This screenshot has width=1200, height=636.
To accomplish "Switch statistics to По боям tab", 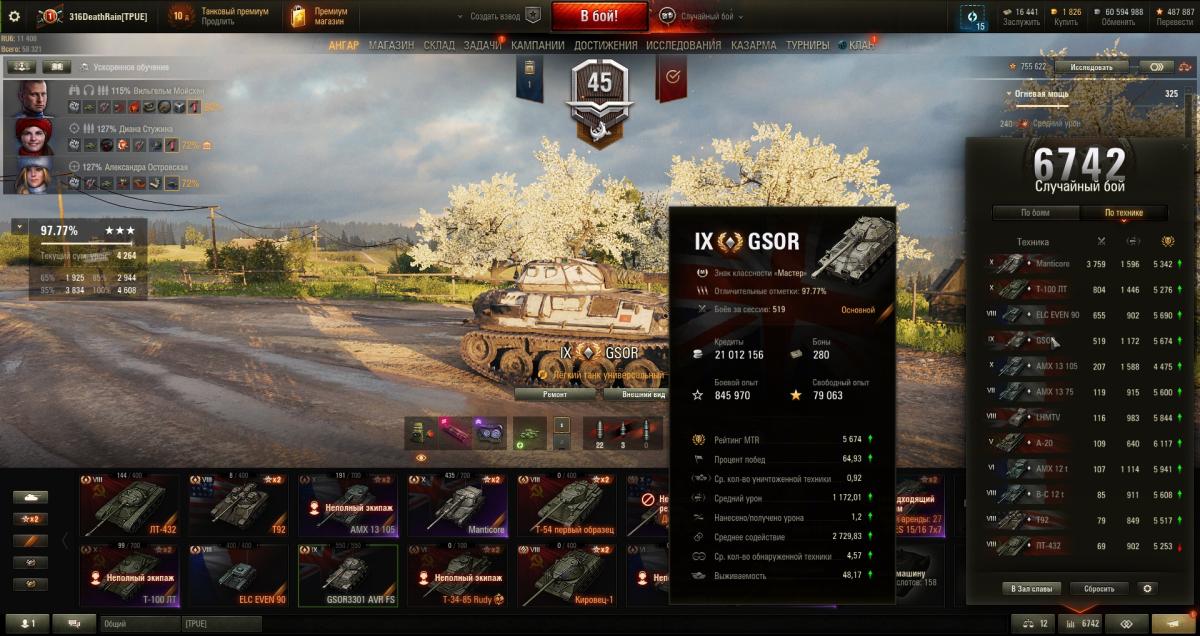I will [1035, 213].
